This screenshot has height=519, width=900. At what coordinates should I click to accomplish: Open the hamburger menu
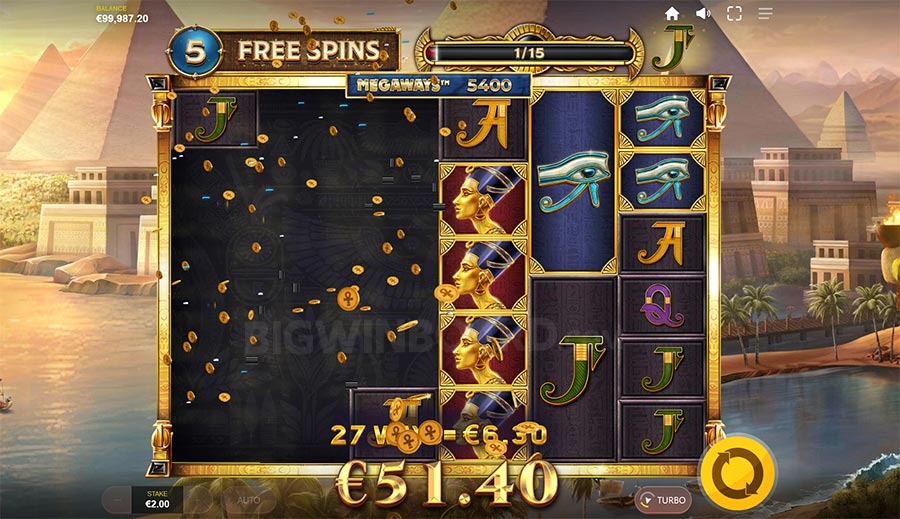point(765,13)
